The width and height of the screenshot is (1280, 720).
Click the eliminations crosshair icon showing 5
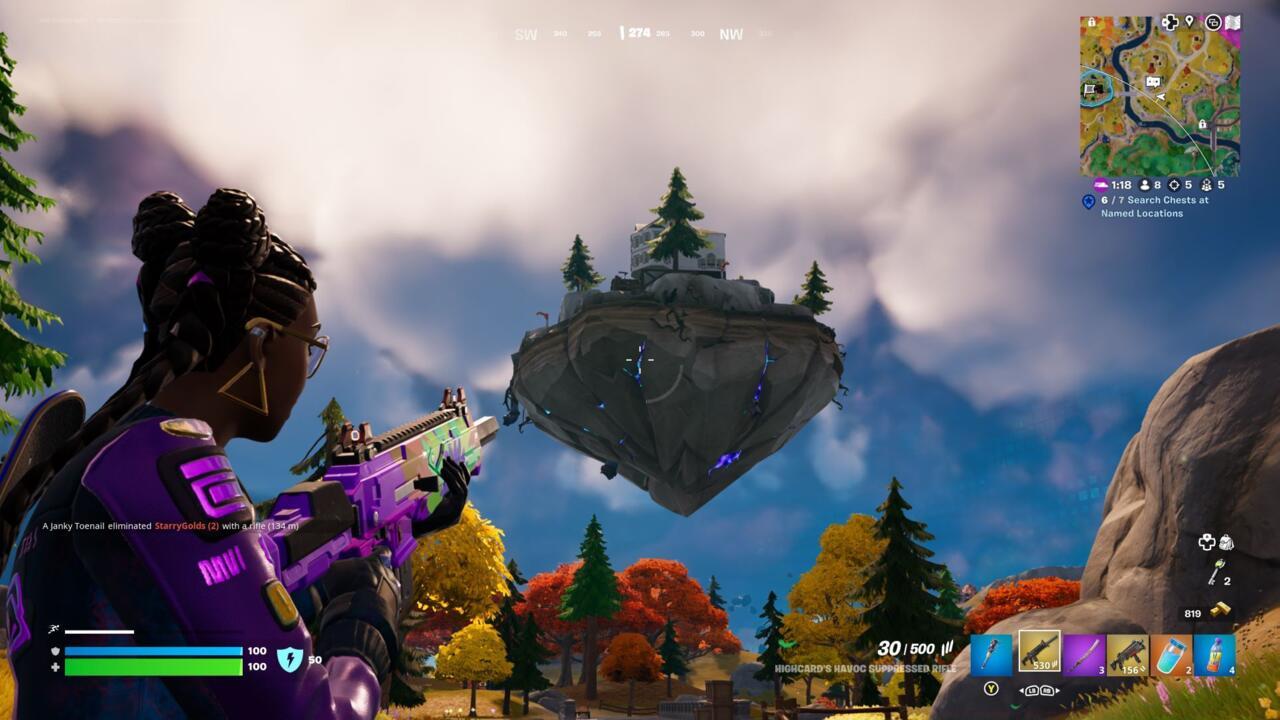pos(1175,185)
